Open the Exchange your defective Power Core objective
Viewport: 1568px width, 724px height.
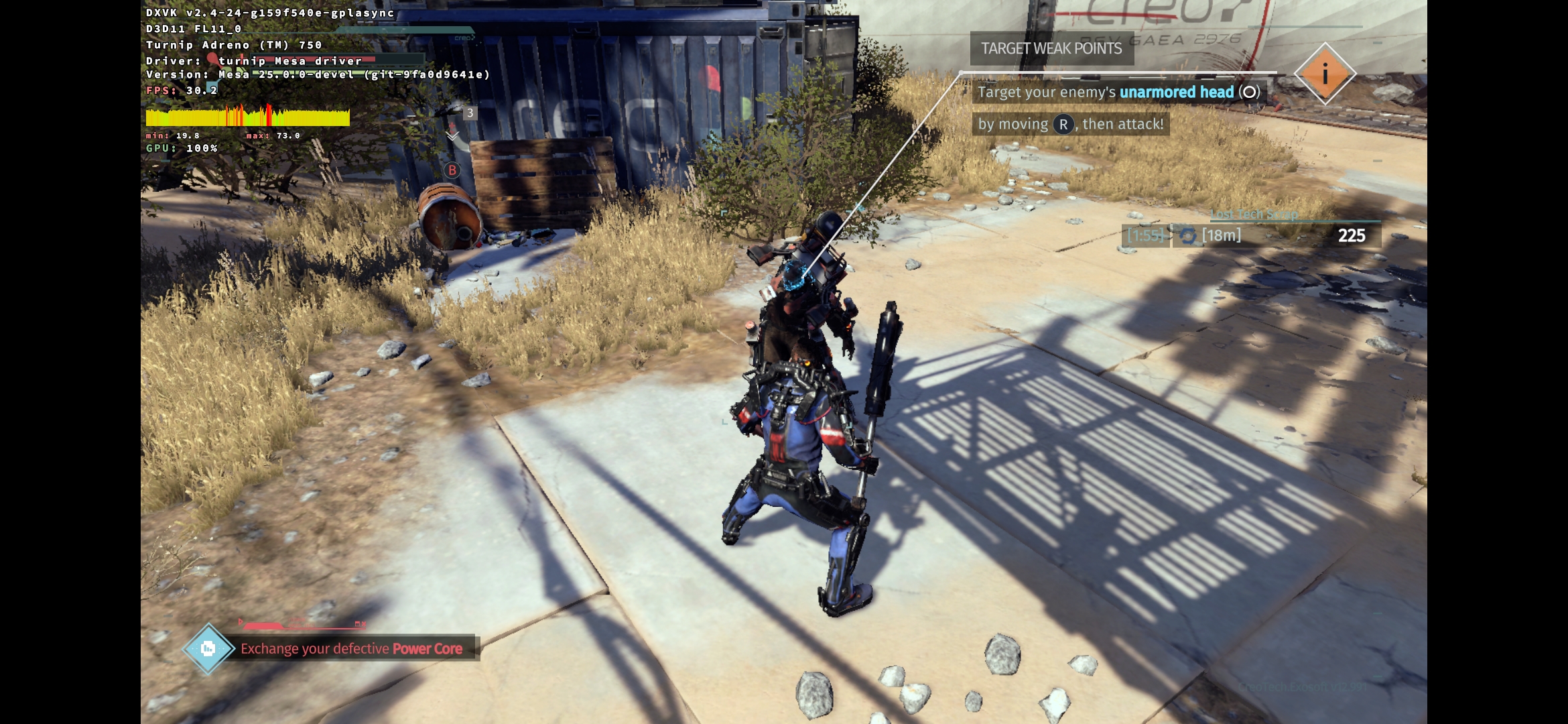point(351,648)
